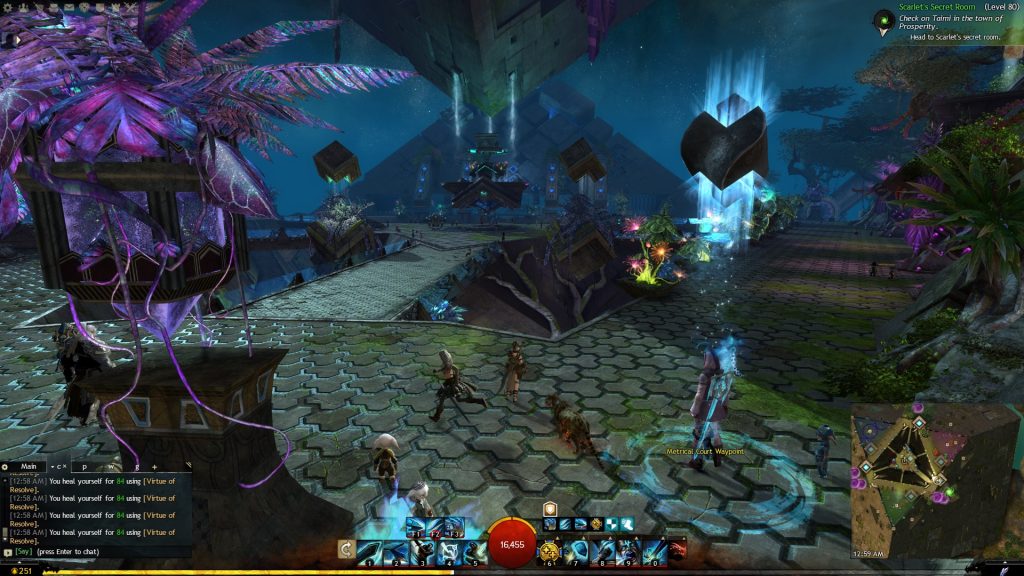
Task: Cast utility skill 9
Action: [x=627, y=551]
